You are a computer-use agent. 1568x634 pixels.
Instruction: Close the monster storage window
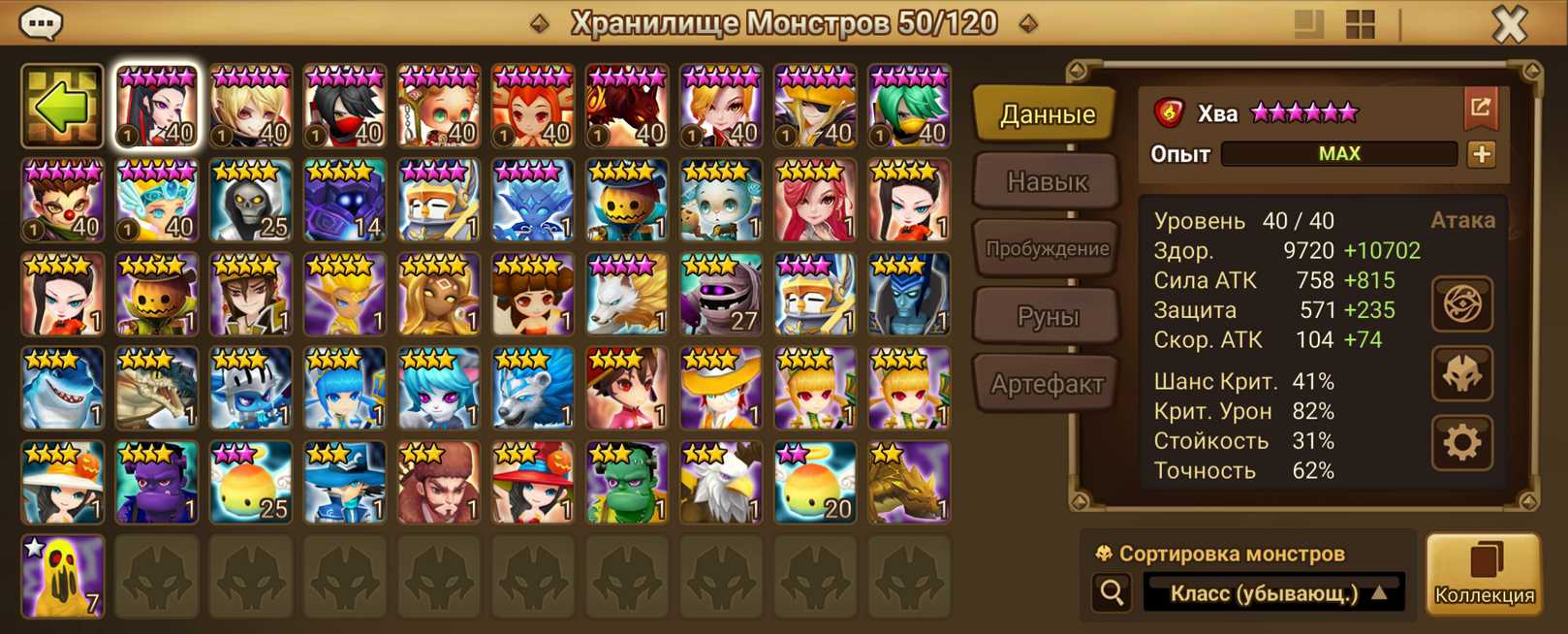[1509, 24]
